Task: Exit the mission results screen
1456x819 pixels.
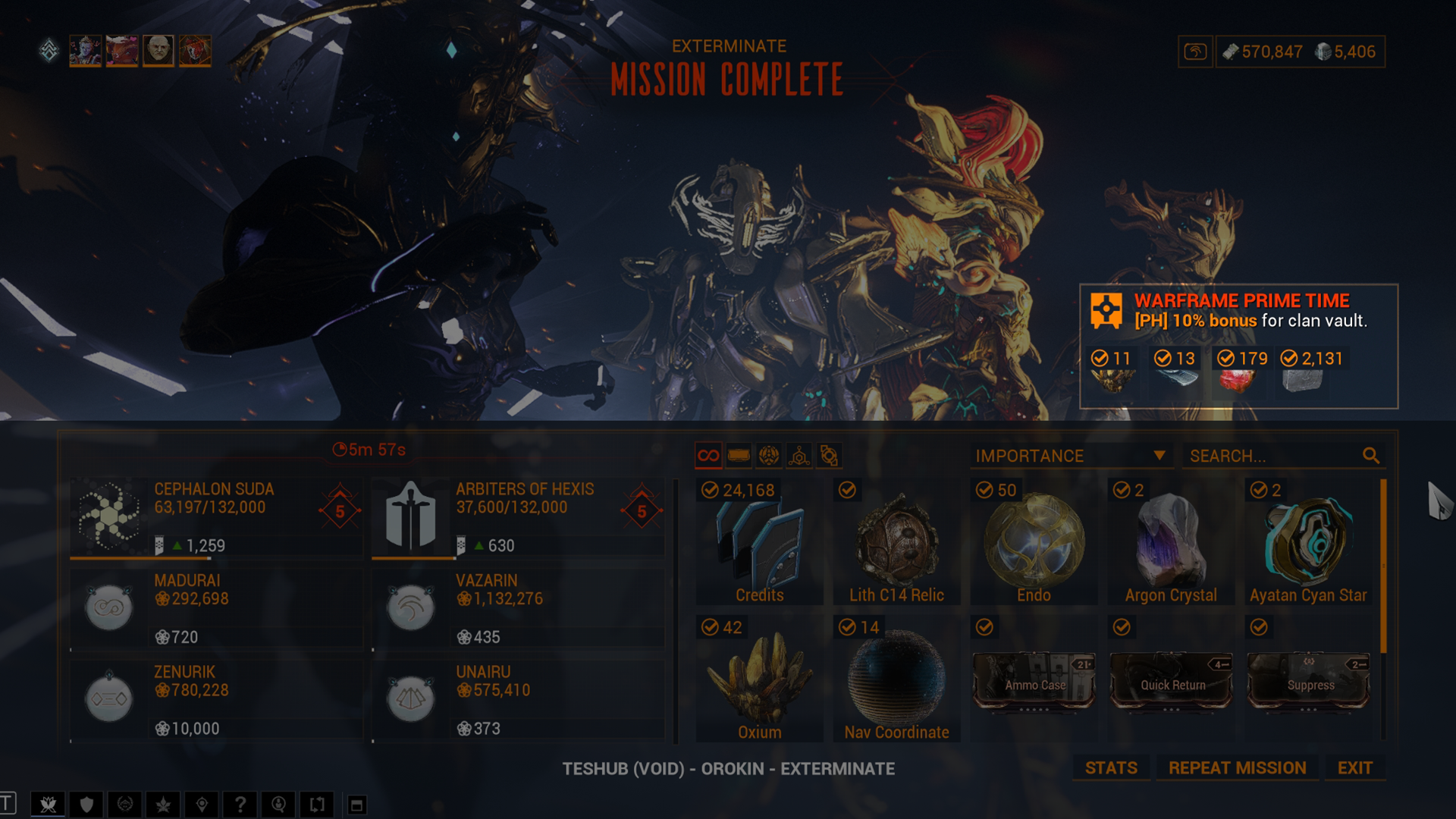Action: tap(1354, 768)
